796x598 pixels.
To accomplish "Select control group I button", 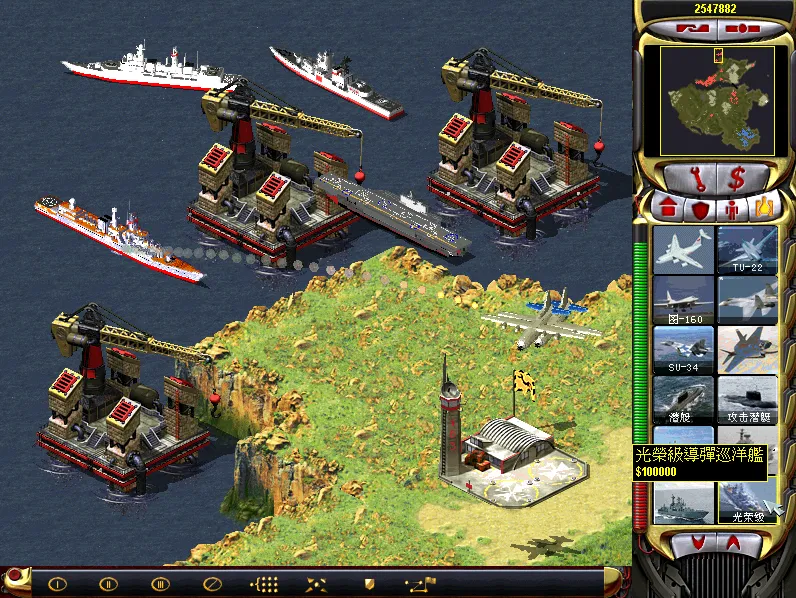I will point(57,583).
